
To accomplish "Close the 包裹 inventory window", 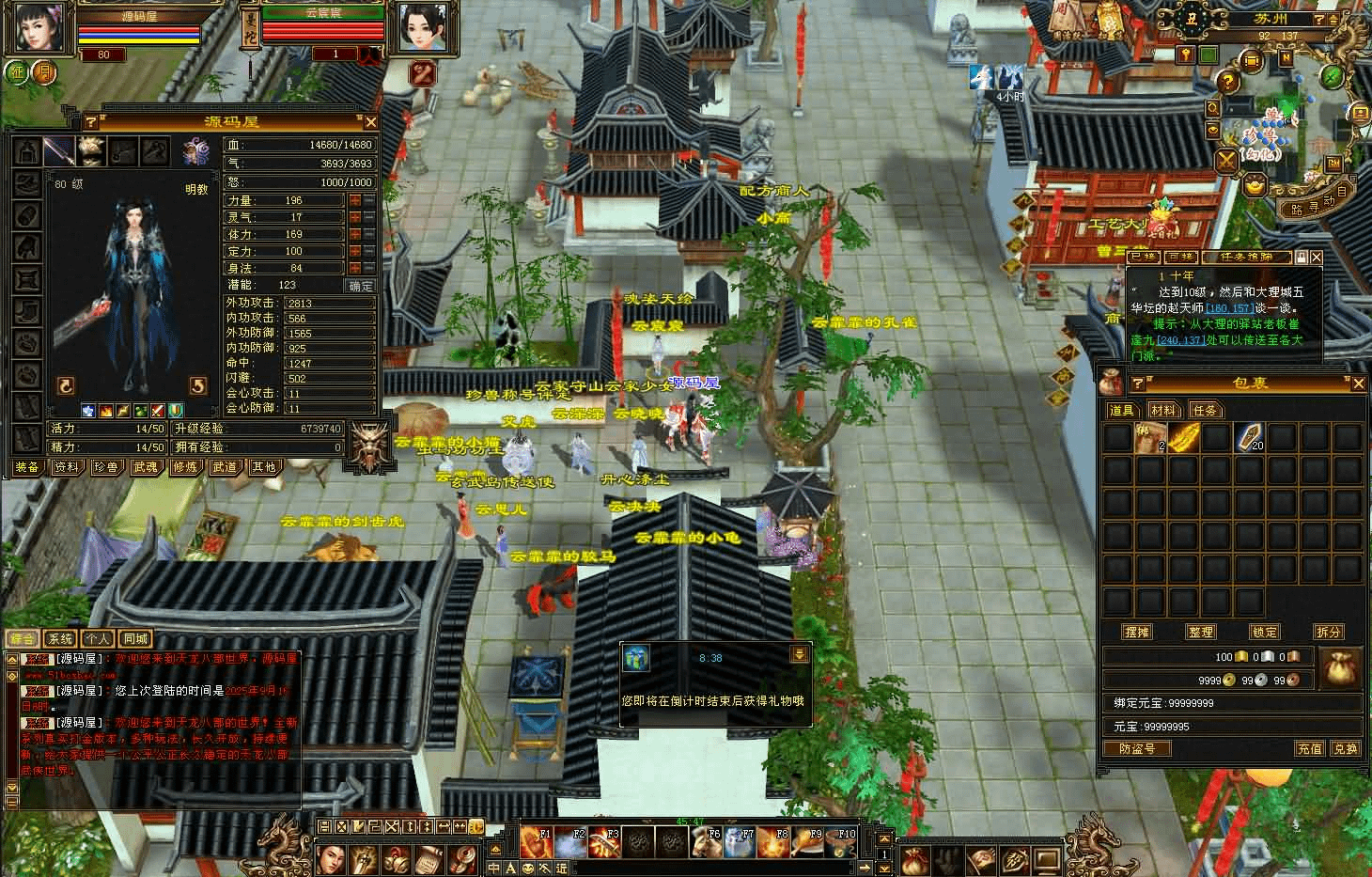I will click(x=1358, y=384).
